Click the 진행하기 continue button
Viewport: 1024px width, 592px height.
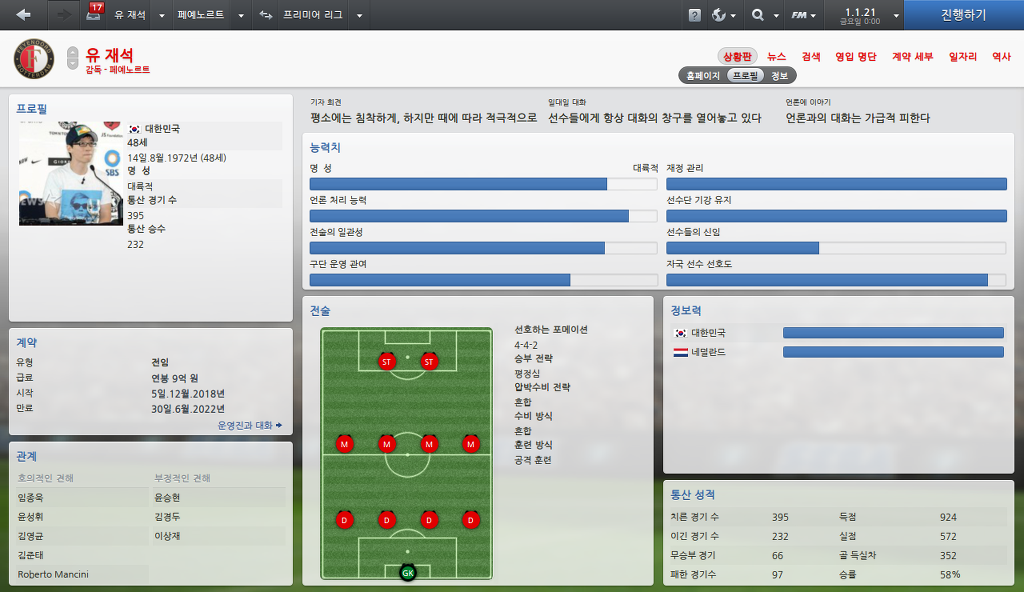click(963, 15)
